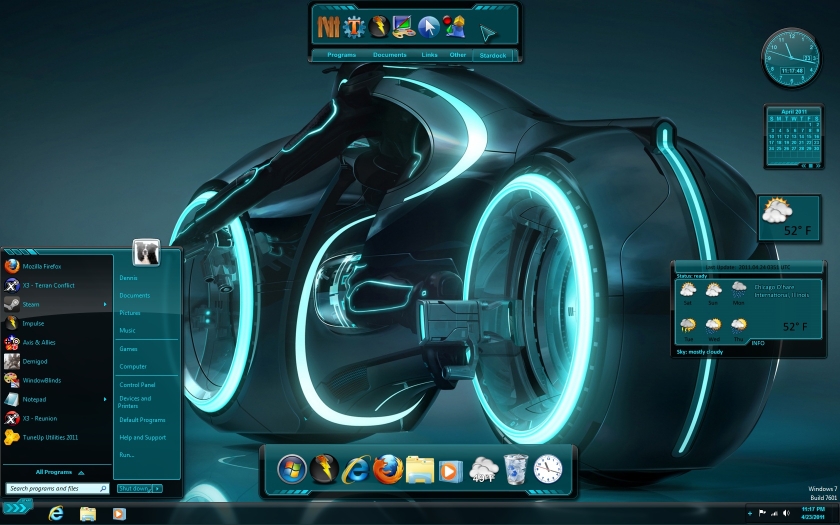Click the Recycle Bin icon in the bottom dock
This screenshot has width=840, height=525.
[515, 467]
